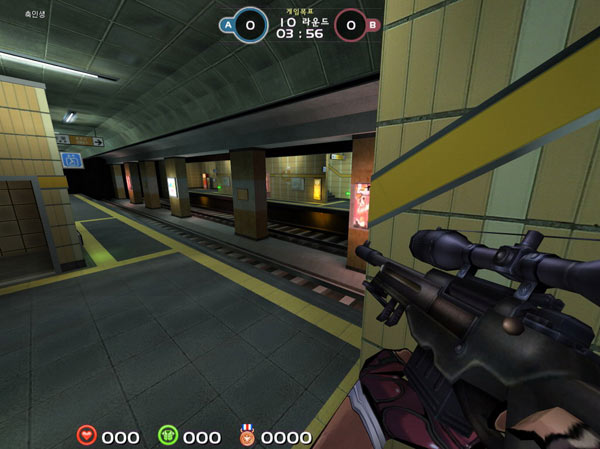Viewport: 600px width, 449px height.
Task: Select the blue team A badge
Action: (227, 23)
